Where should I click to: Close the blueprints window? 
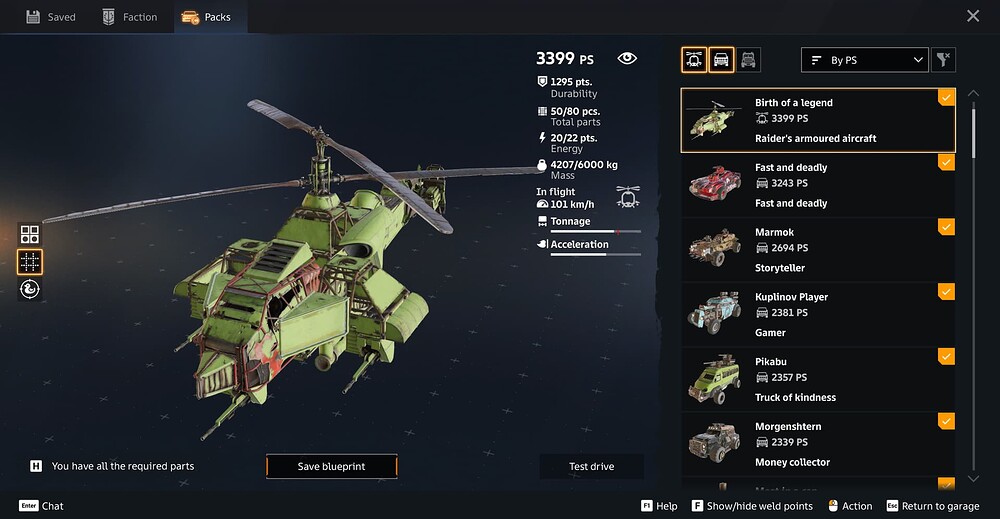[x=973, y=16]
